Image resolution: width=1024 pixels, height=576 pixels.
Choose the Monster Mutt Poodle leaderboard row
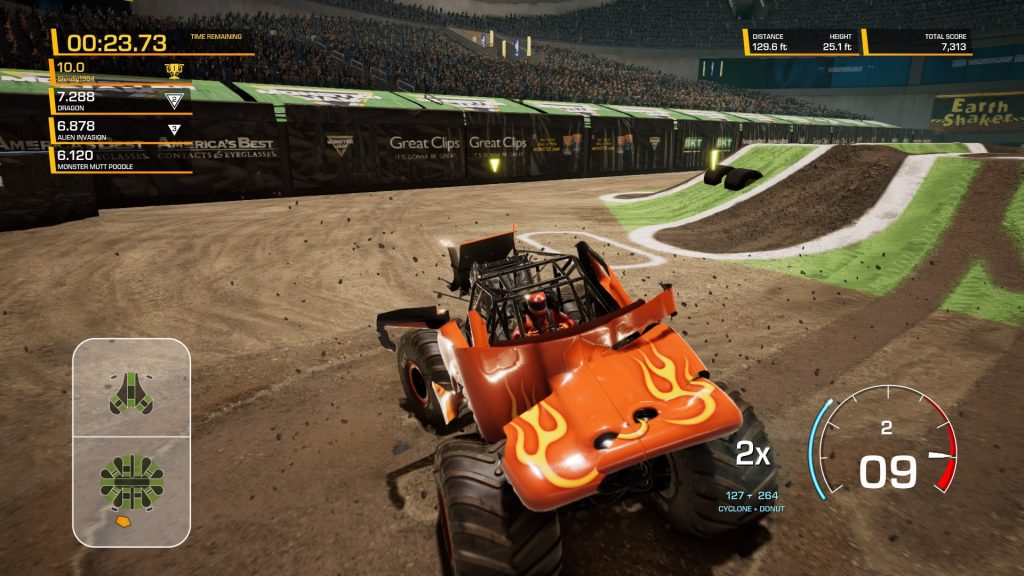[x=120, y=160]
